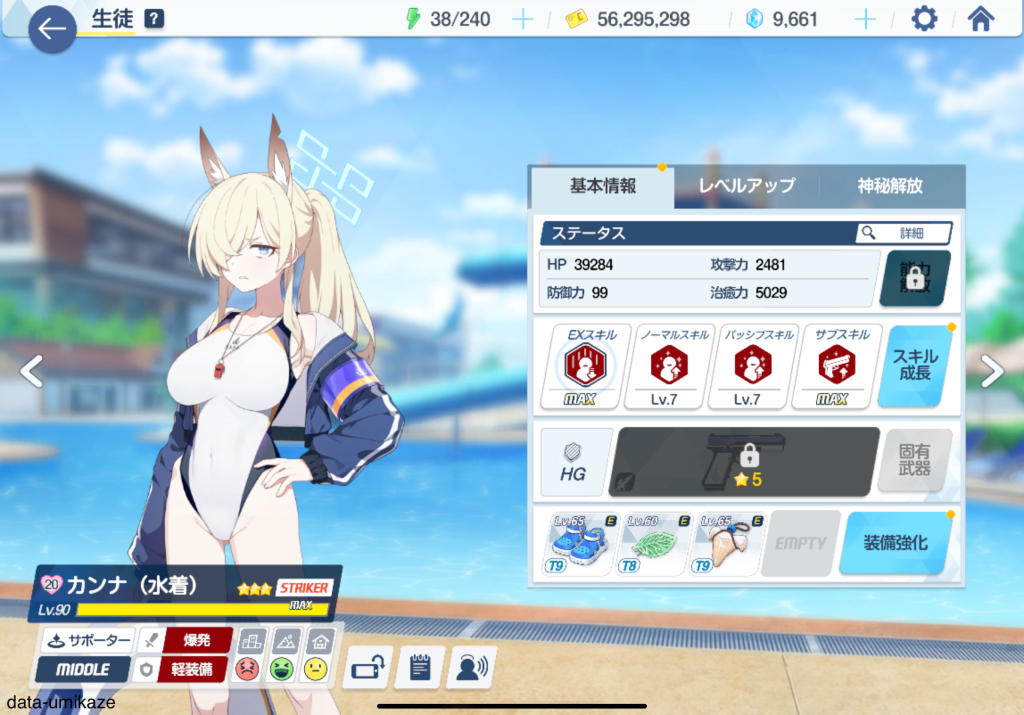
Task: Go back with the arrow button
Action: coord(52,30)
